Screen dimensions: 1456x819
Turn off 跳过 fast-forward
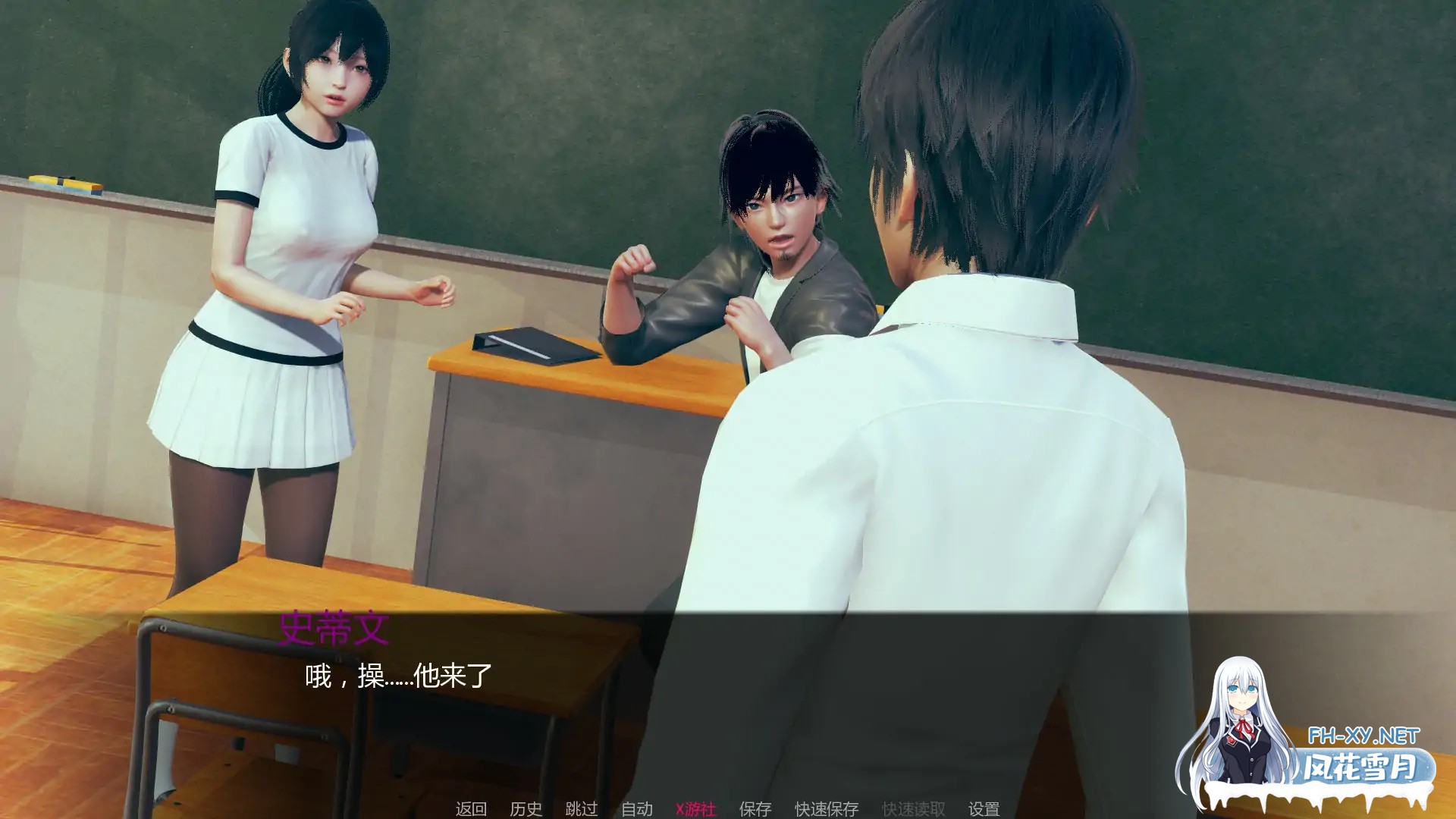582,809
